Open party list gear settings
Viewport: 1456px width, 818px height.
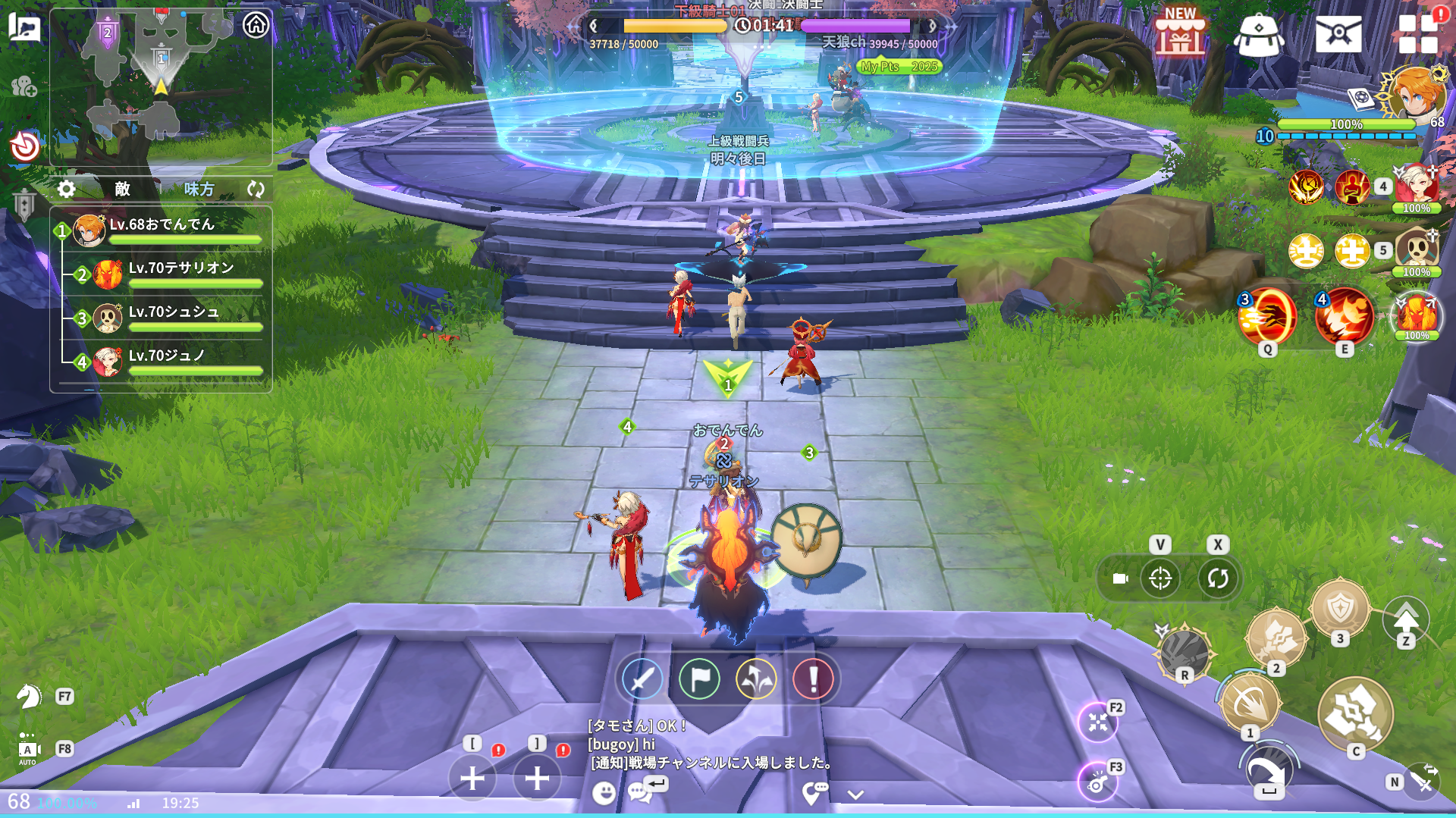coord(67,189)
